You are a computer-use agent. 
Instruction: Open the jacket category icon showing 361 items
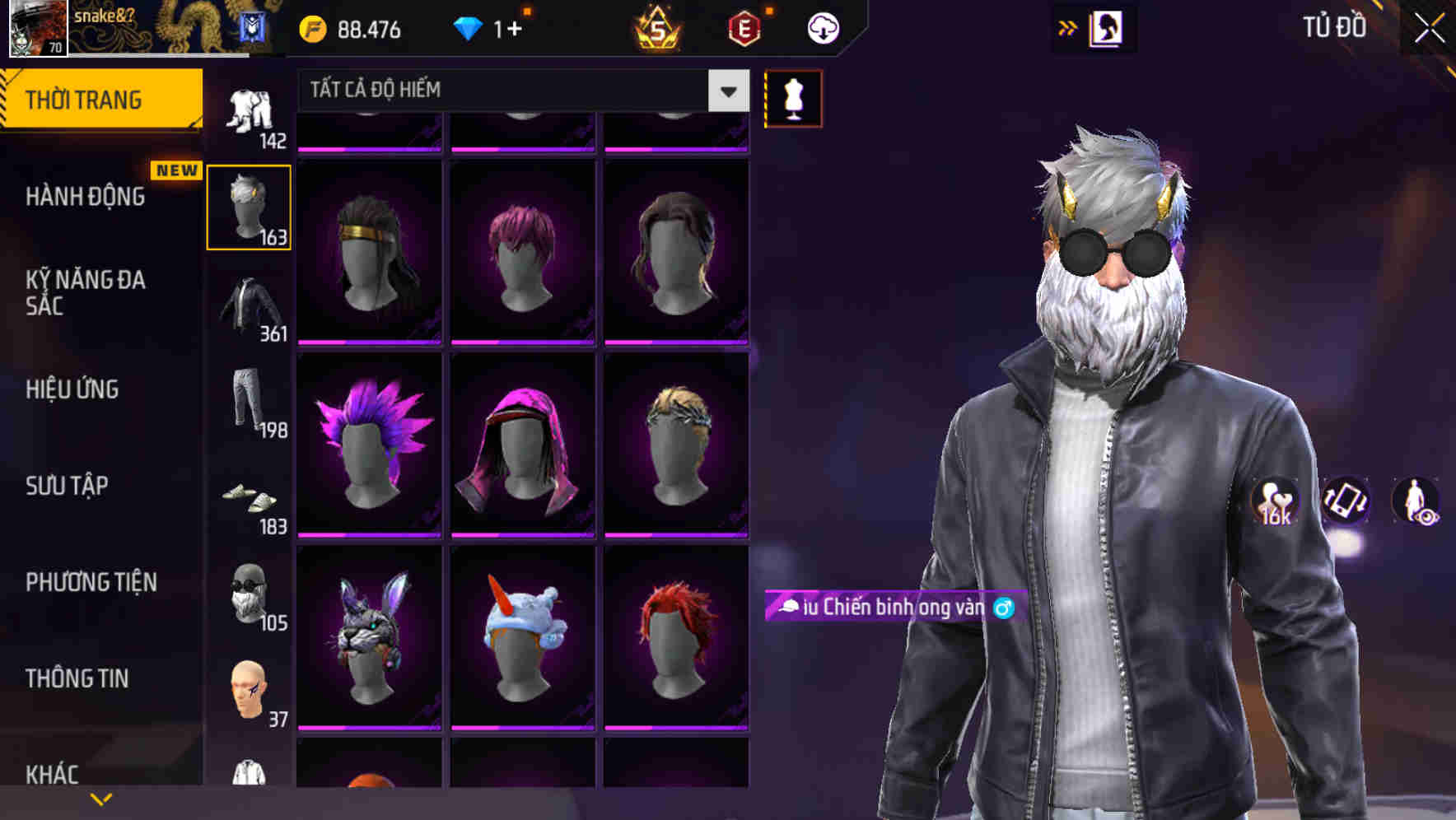click(249, 305)
